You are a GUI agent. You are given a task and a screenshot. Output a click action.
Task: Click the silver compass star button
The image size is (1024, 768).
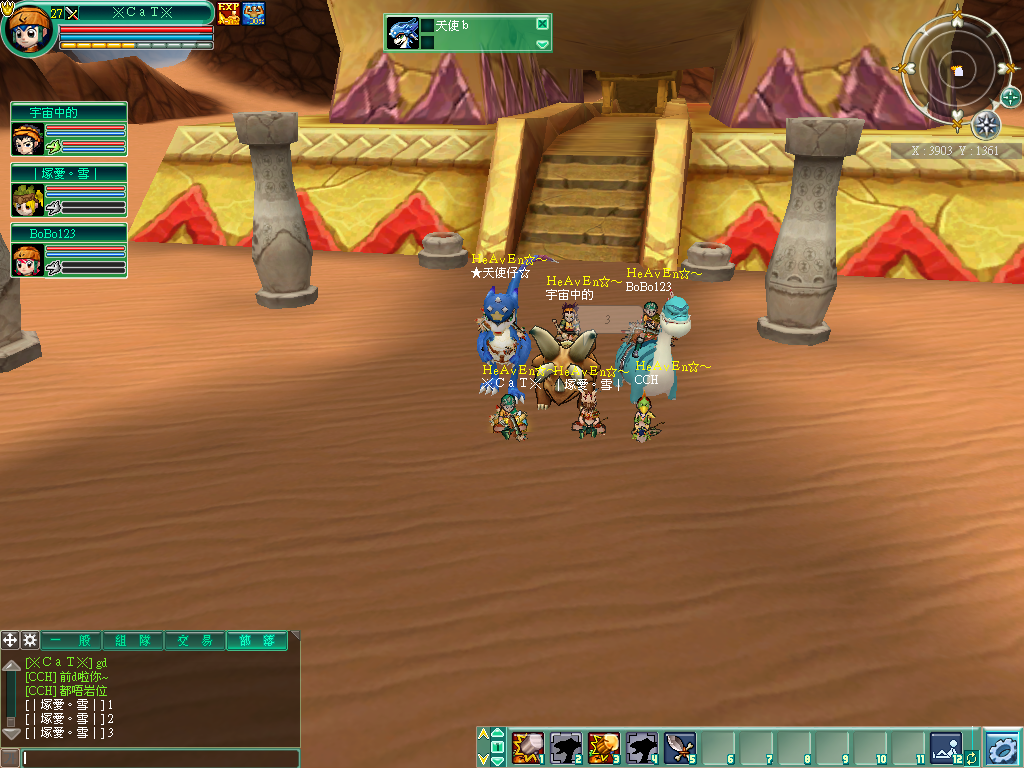point(986,125)
